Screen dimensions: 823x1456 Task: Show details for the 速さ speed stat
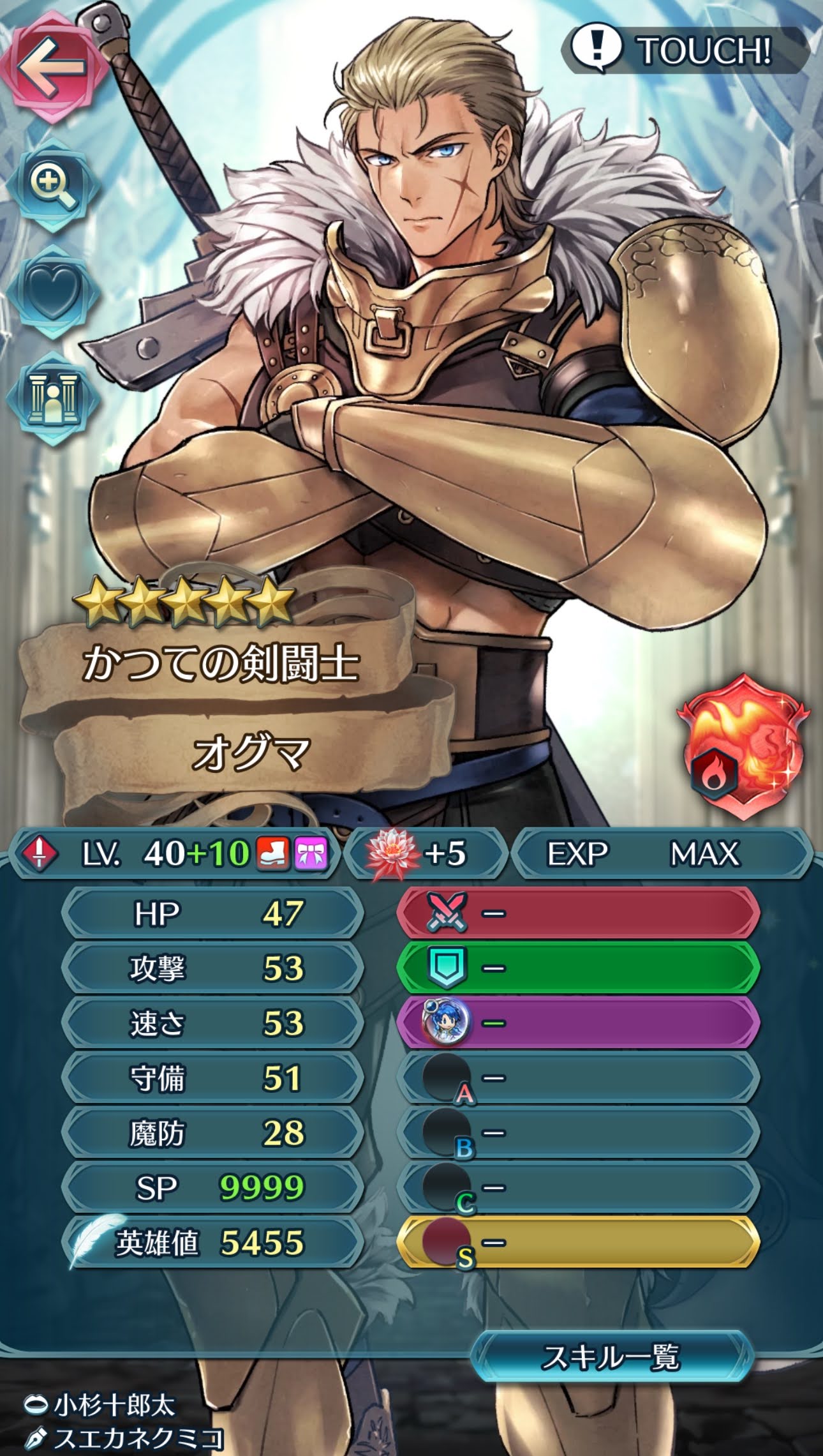point(214,1023)
